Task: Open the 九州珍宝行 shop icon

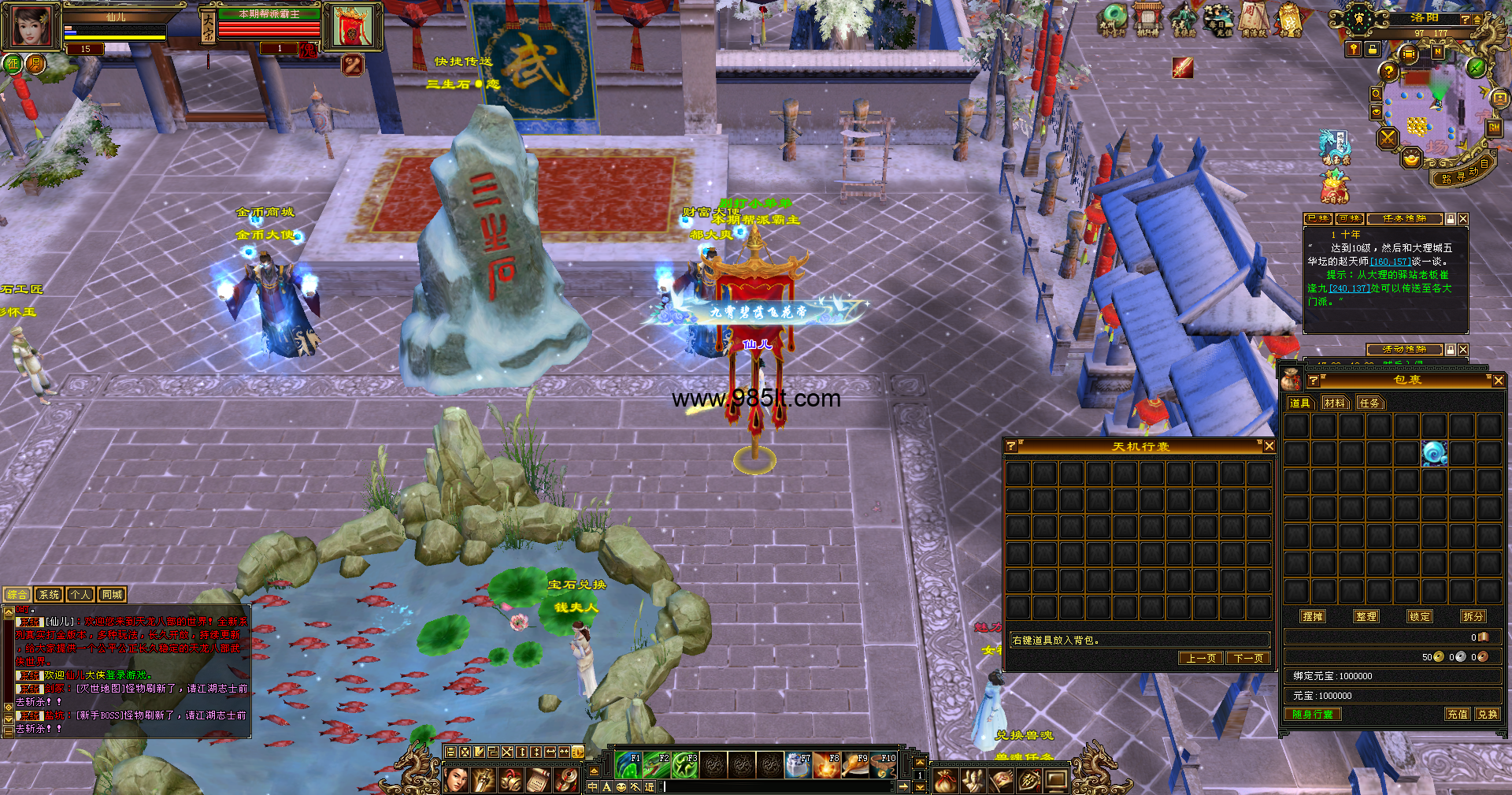Action: (1113, 20)
